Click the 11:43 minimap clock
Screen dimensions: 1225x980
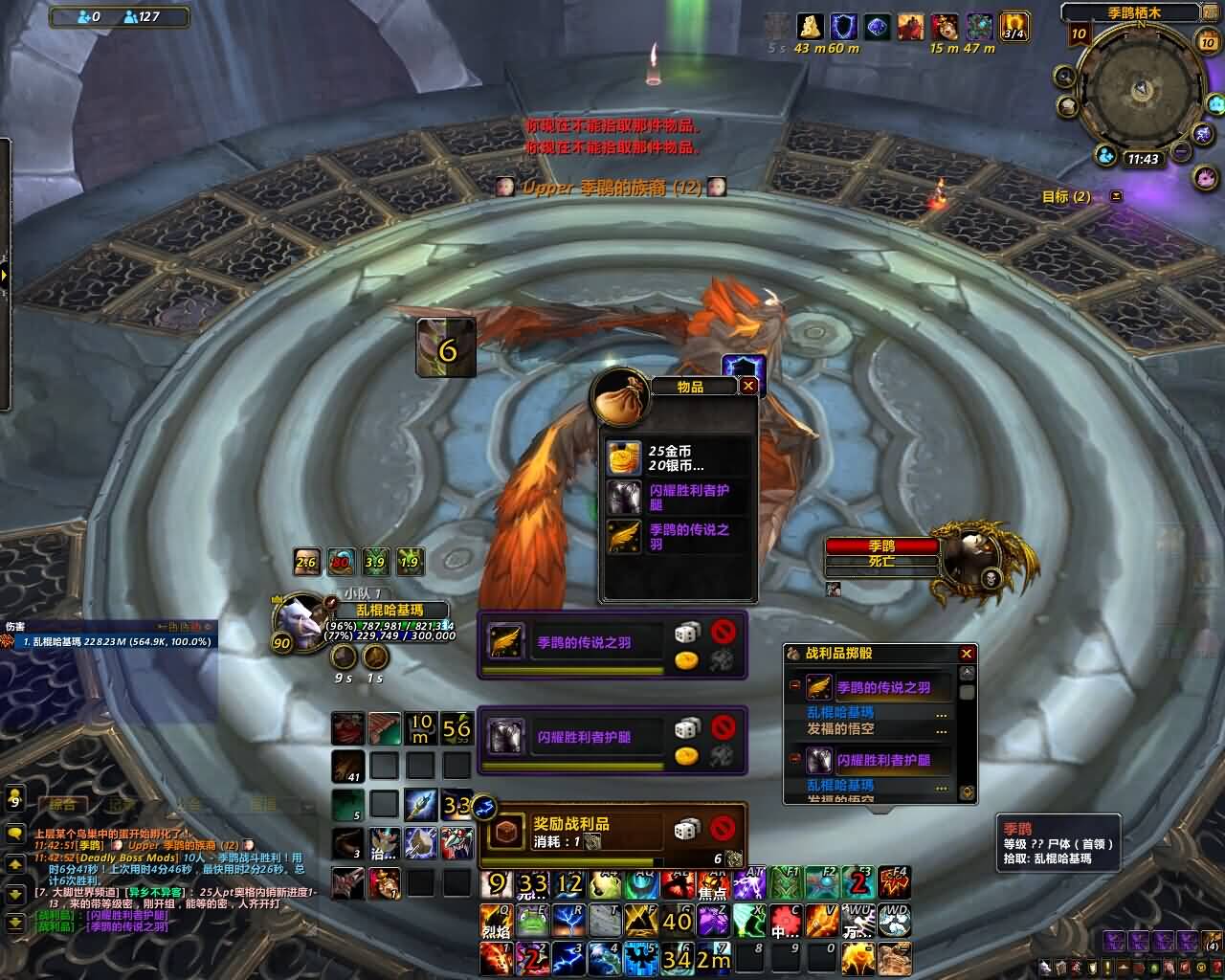pyautogui.click(x=1143, y=159)
